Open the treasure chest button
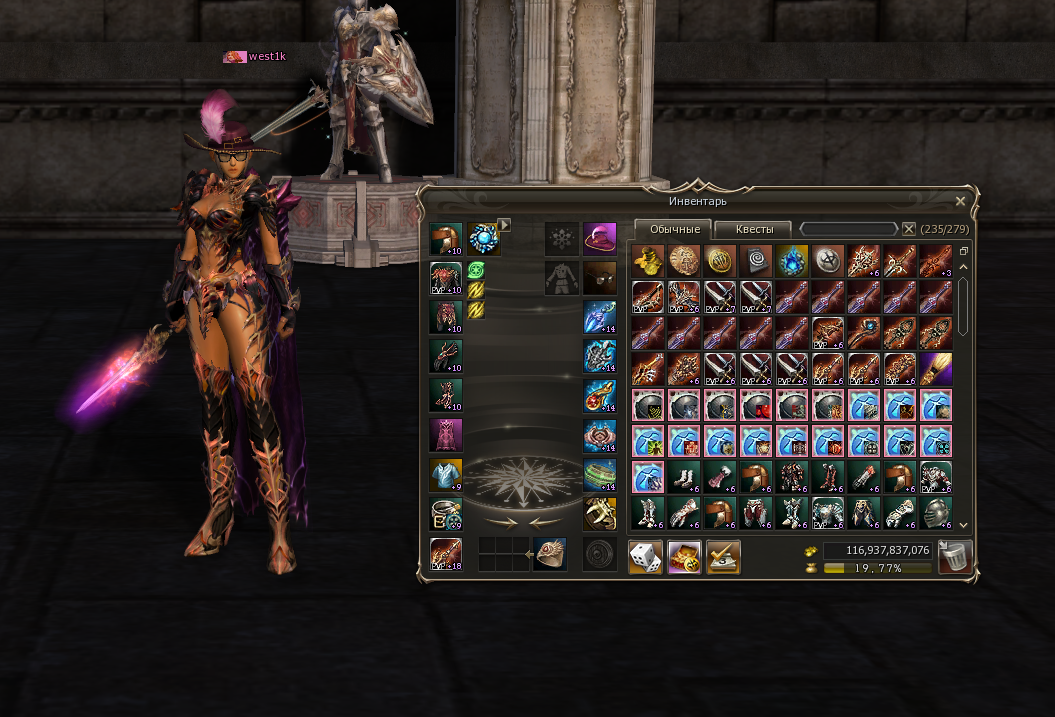Image resolution: width=1055 pixels, height=717 pixels. point(684,557)
